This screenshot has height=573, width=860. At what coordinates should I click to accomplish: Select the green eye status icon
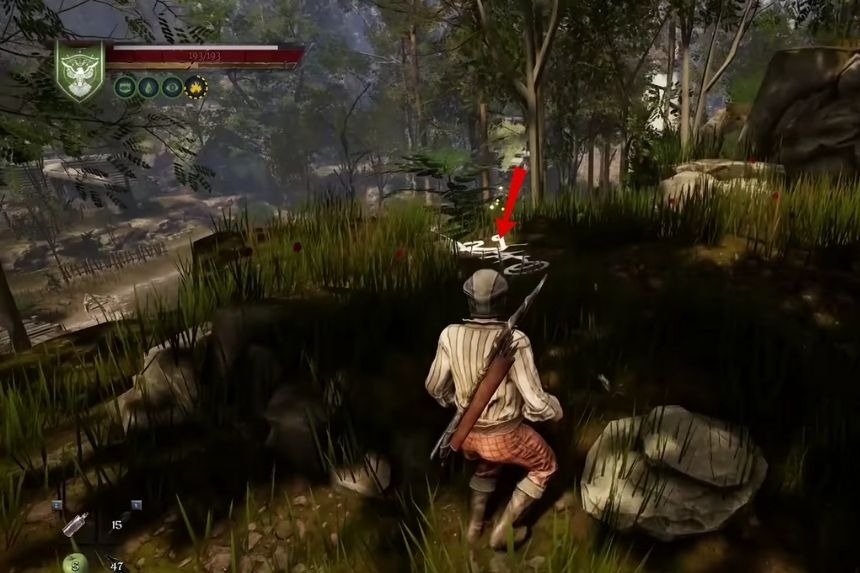172,87
